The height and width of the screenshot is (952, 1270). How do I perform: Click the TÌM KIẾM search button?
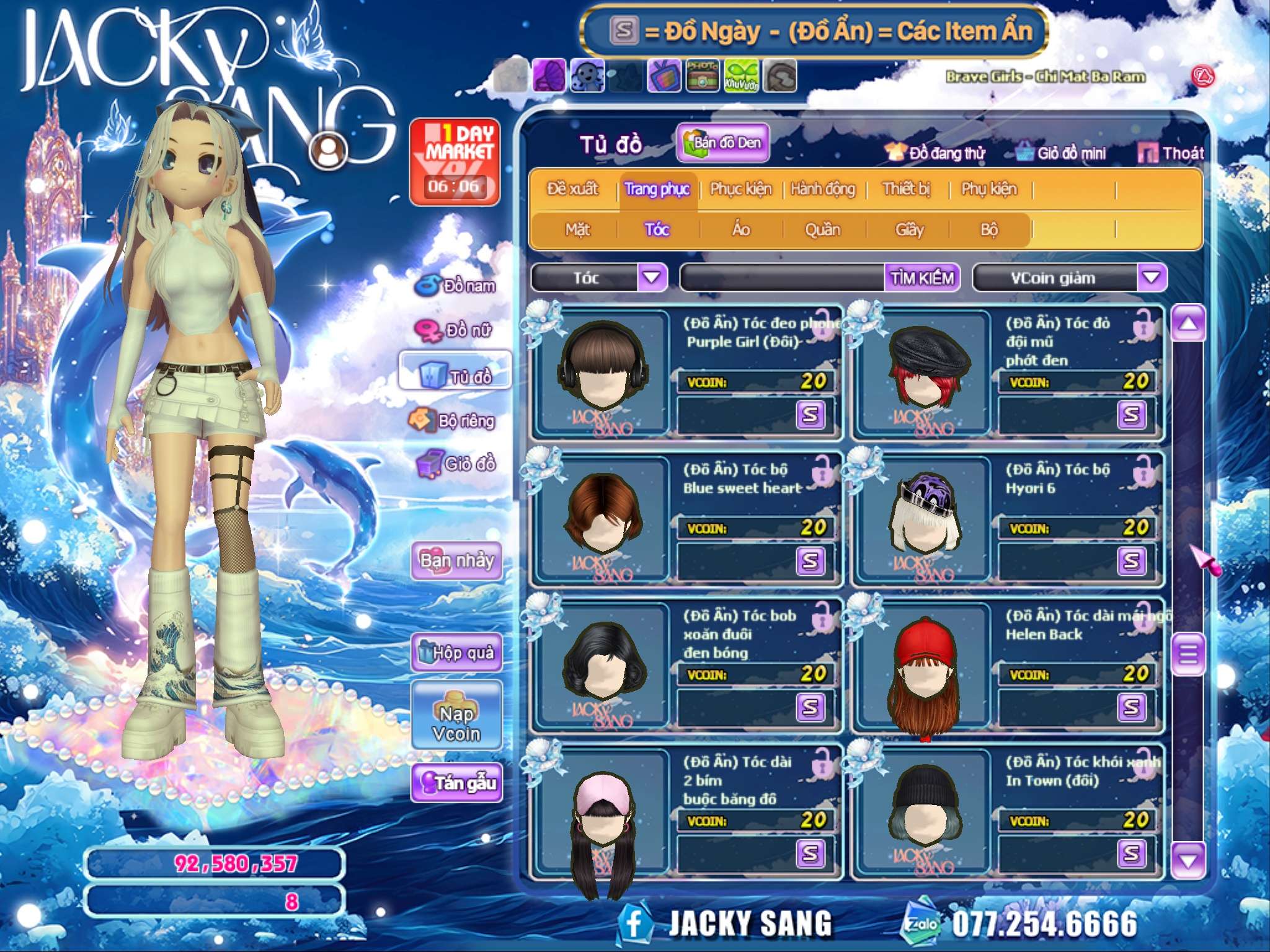tap(921, 278)
